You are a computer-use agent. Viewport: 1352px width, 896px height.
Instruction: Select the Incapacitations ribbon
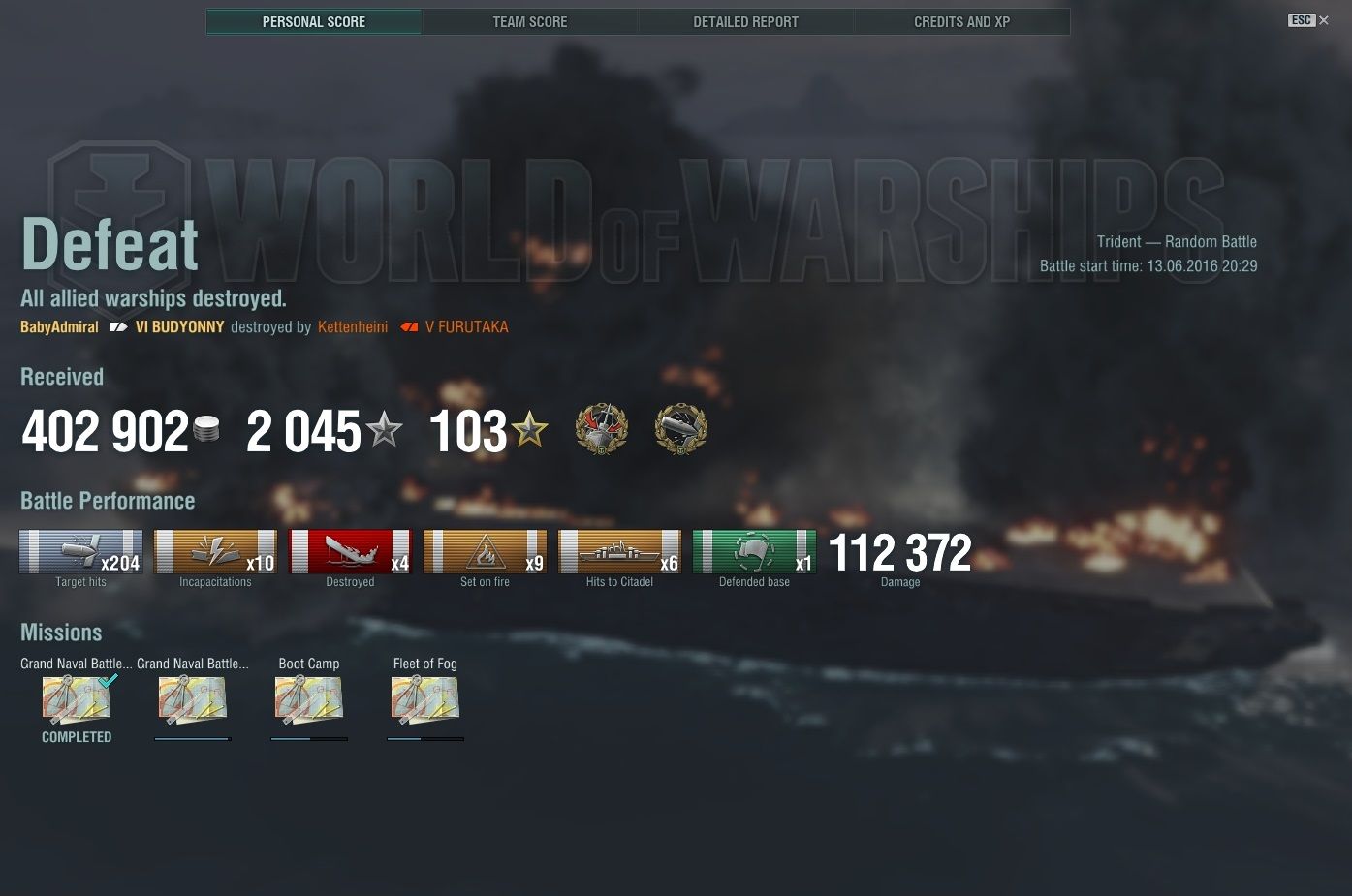click(x=215, y=552)
